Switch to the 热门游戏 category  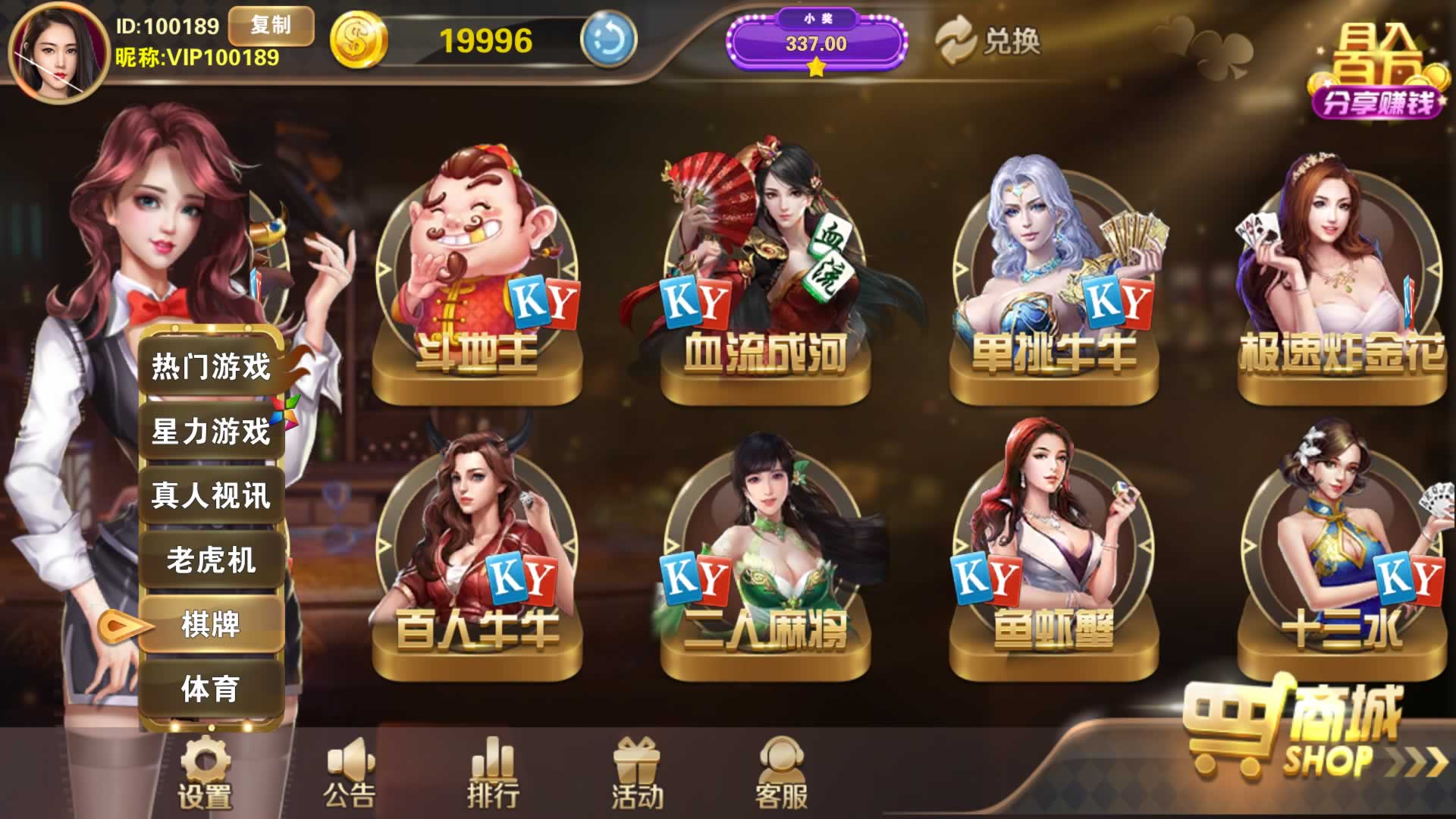pos(211,367)
